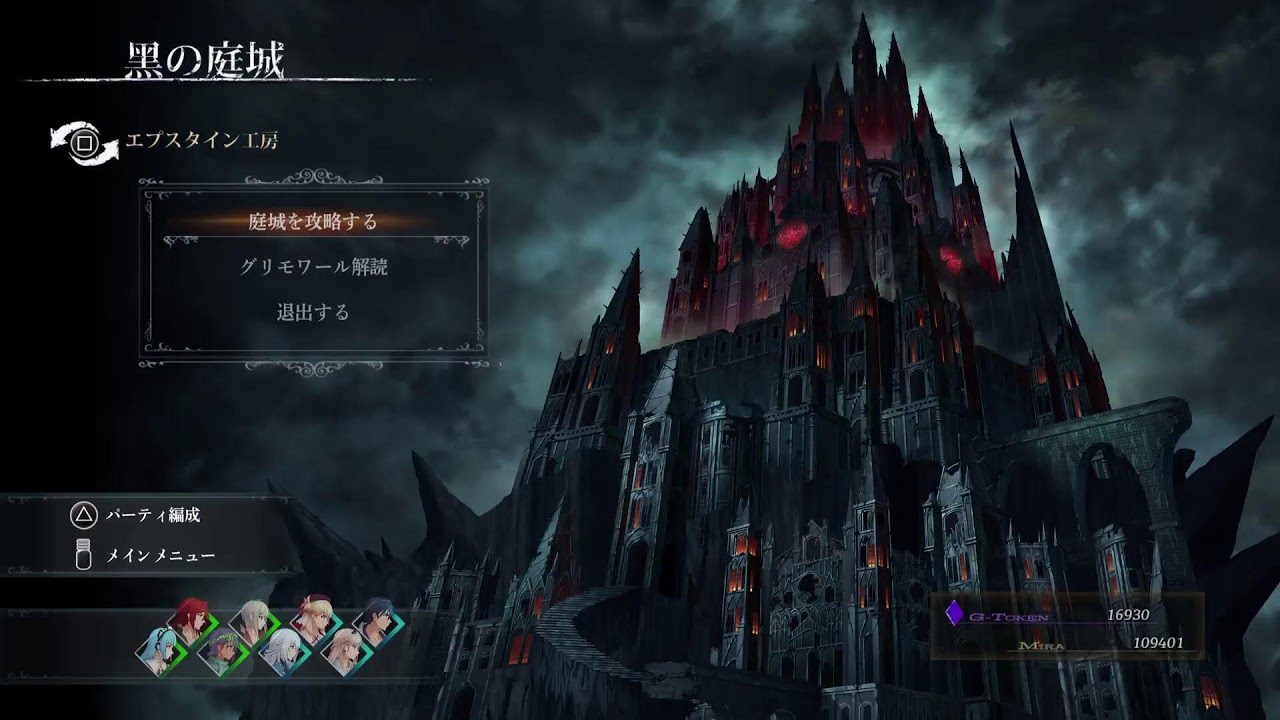Select the dark-blue-haired male party portrait
This screenshot has width=1280, height=720.
tap(376, 620)
